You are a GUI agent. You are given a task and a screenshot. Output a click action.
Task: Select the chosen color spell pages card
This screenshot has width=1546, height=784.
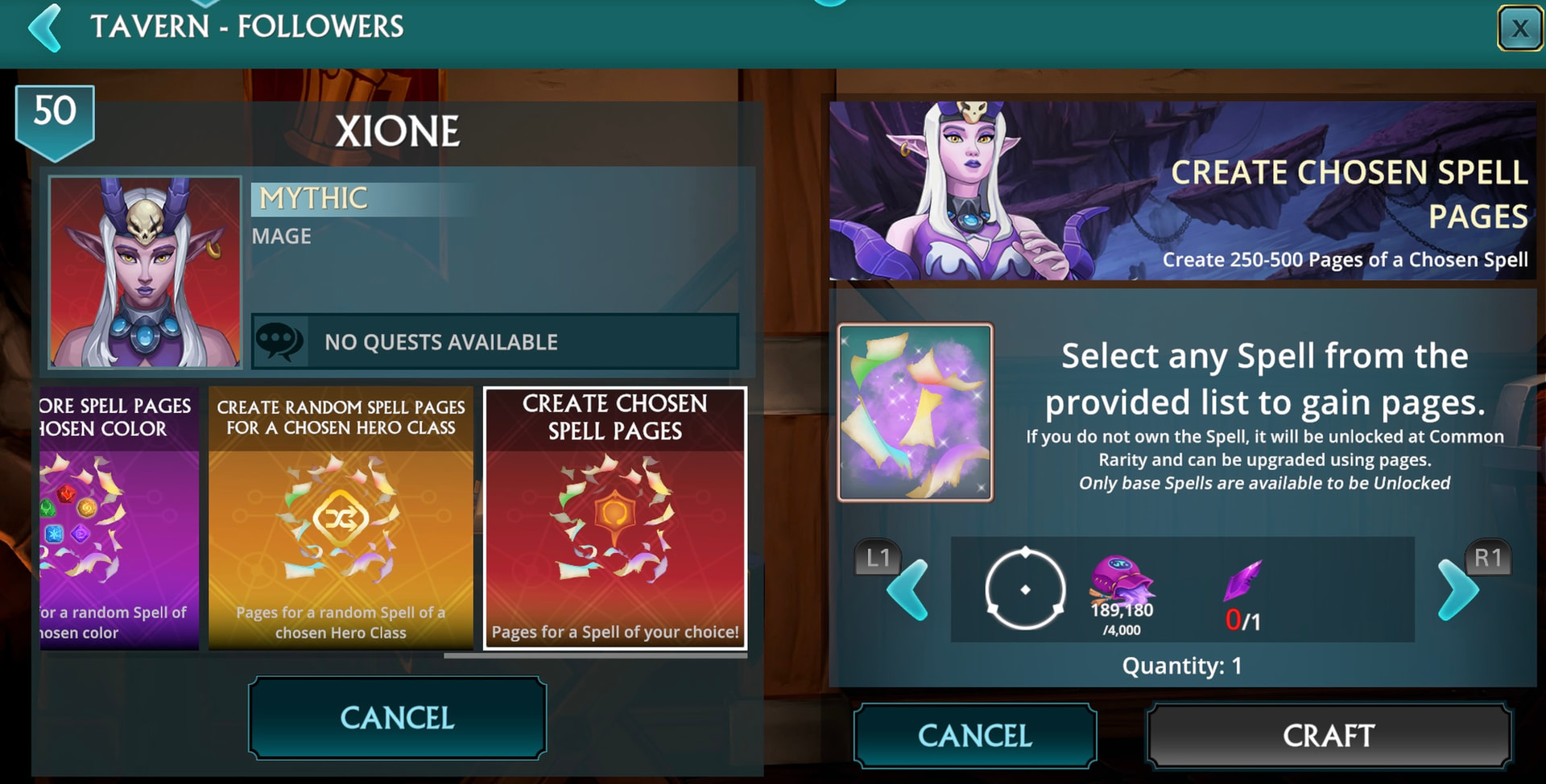pos(119,518)
